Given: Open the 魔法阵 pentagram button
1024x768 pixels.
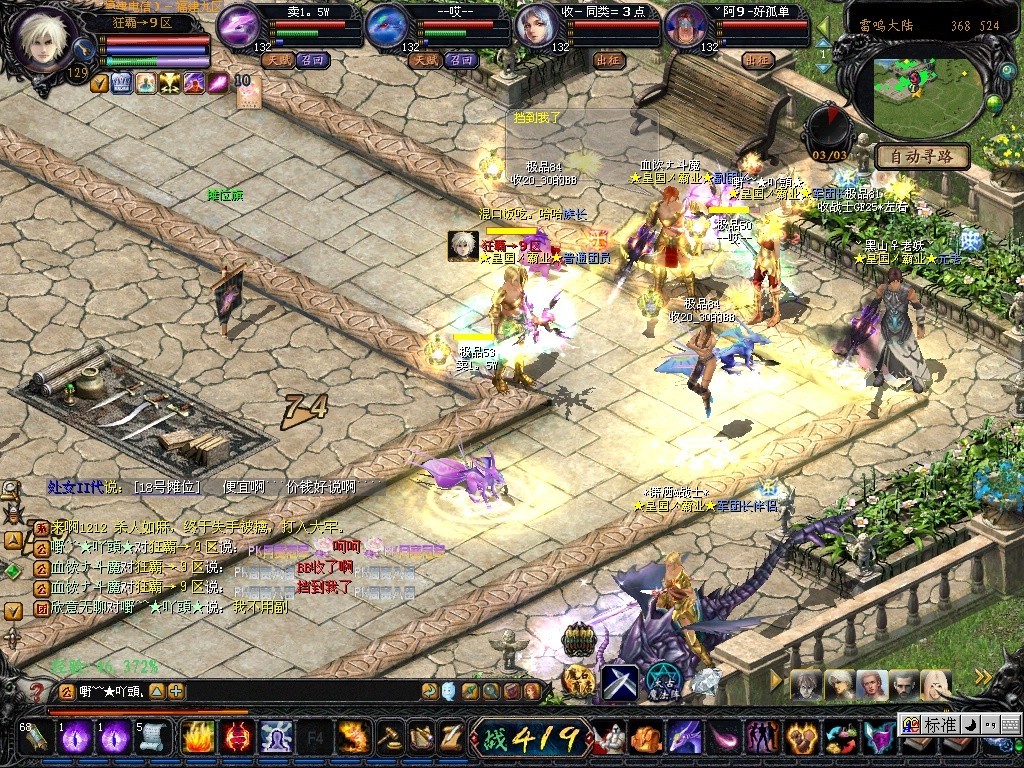Looking at the screenshot, I should tap(661, 680).
